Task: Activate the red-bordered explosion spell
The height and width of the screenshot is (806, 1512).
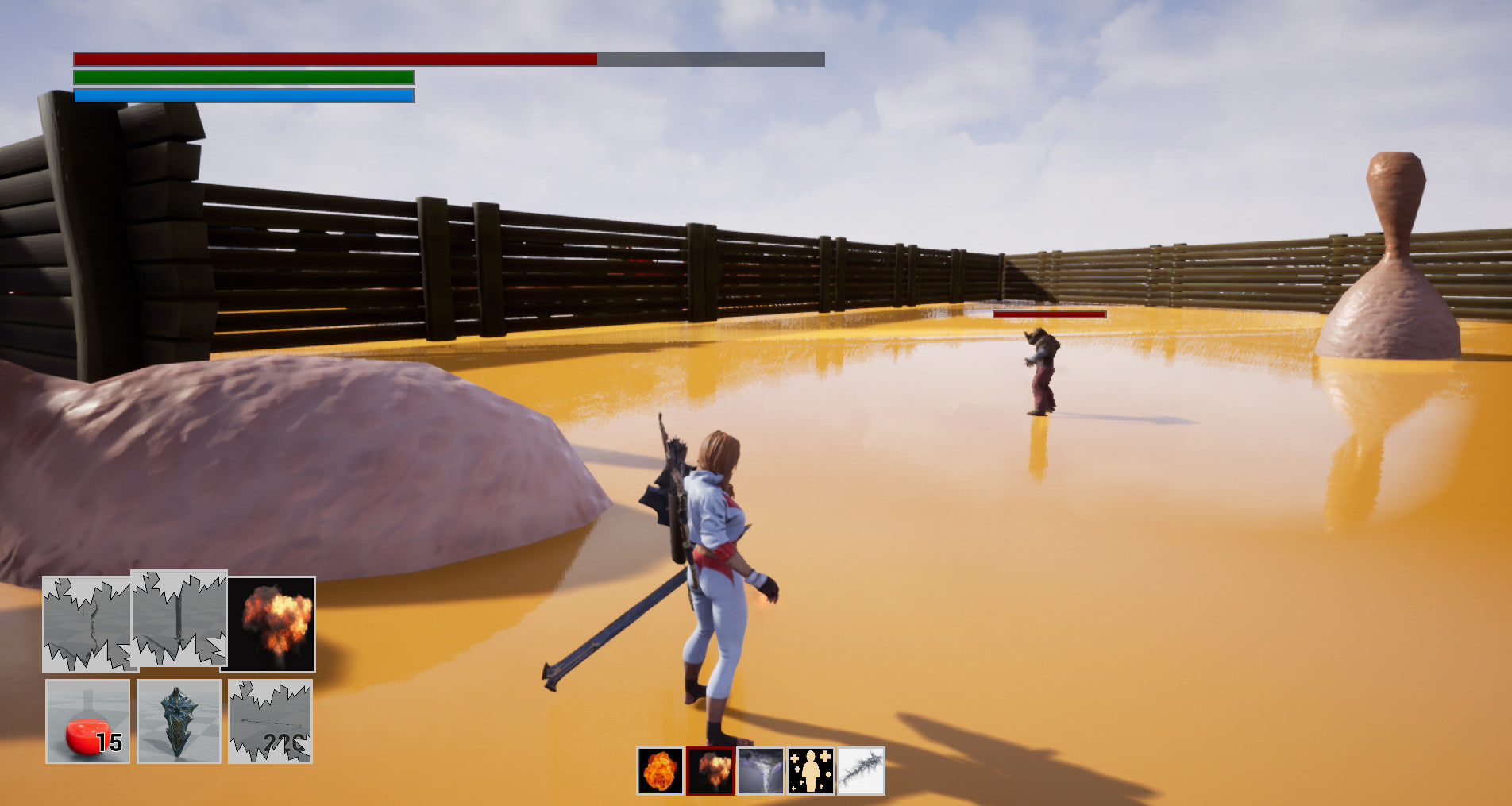Action: 710,770
